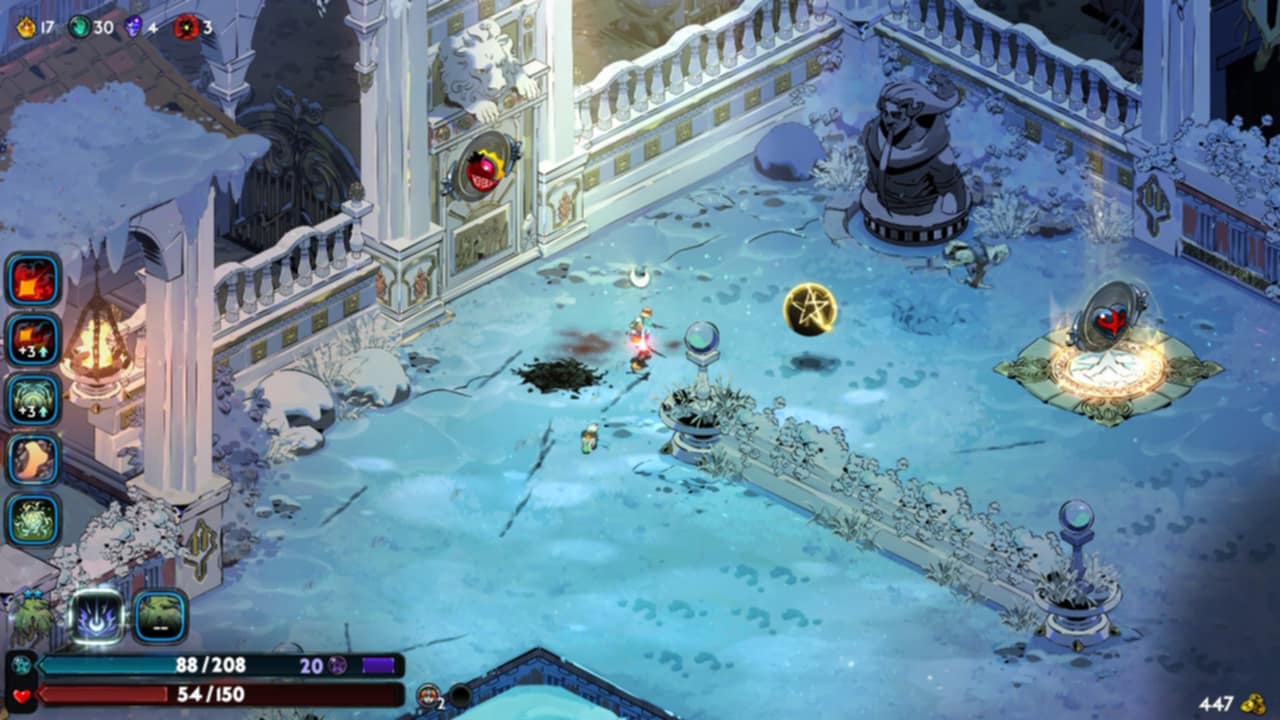Click the fiery boon icon marked +3
The height and width of the screenshot is (720, 1280).
tap(34, 339)
